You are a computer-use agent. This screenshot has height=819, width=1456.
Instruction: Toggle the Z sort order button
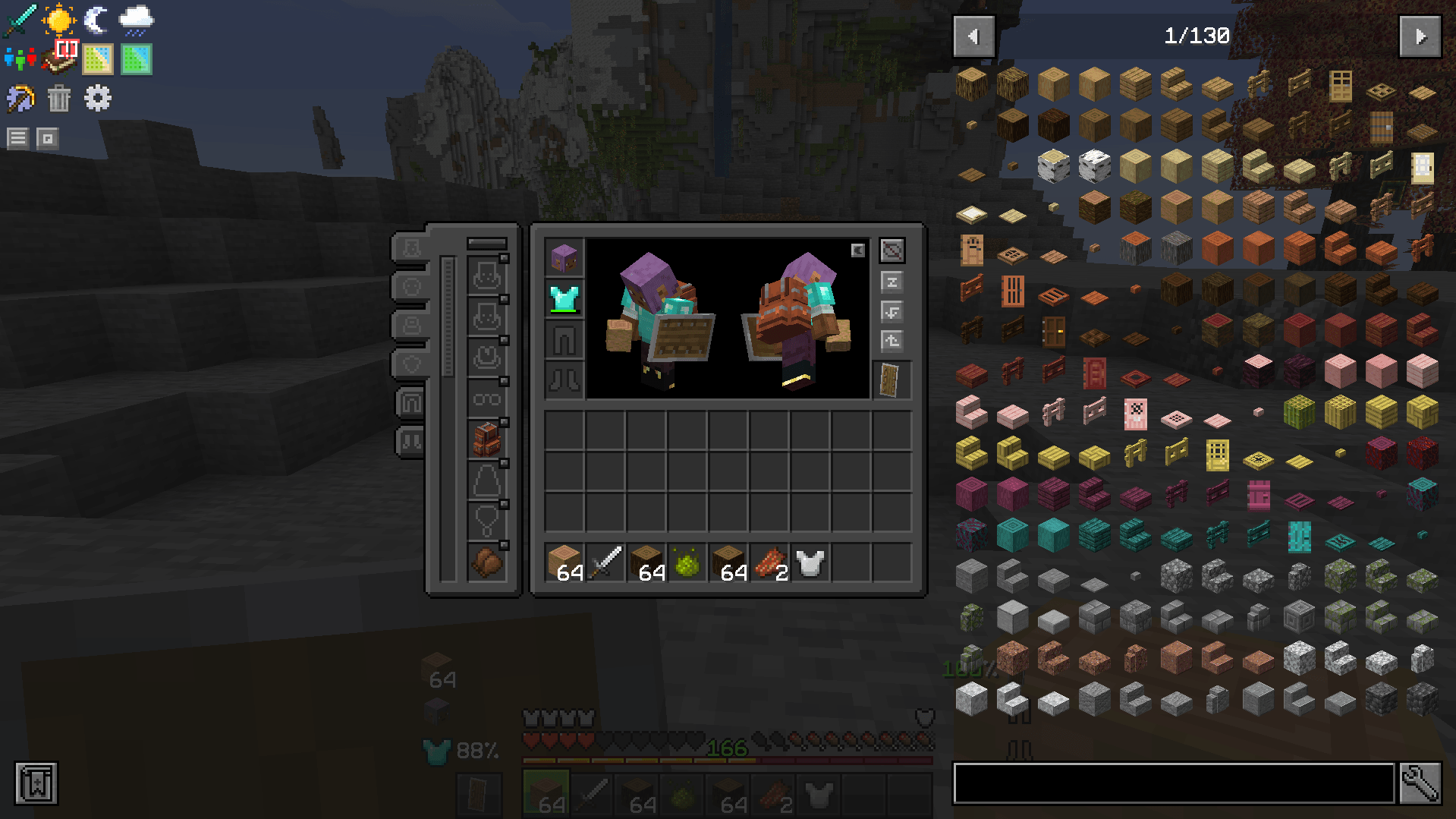(x=892, y=281)
